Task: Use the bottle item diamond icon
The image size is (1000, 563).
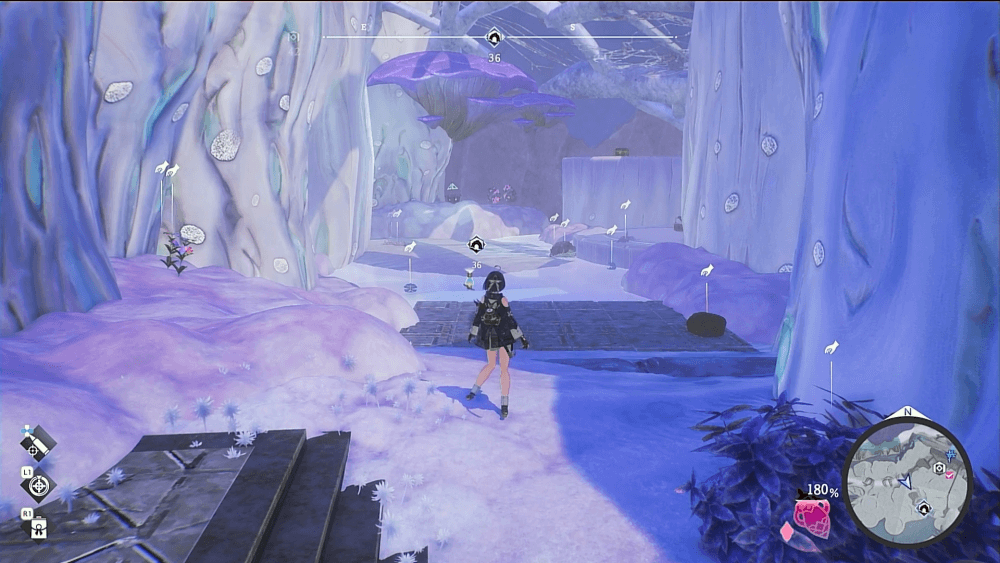Action: pyautogui.click(x=38, y=529)
